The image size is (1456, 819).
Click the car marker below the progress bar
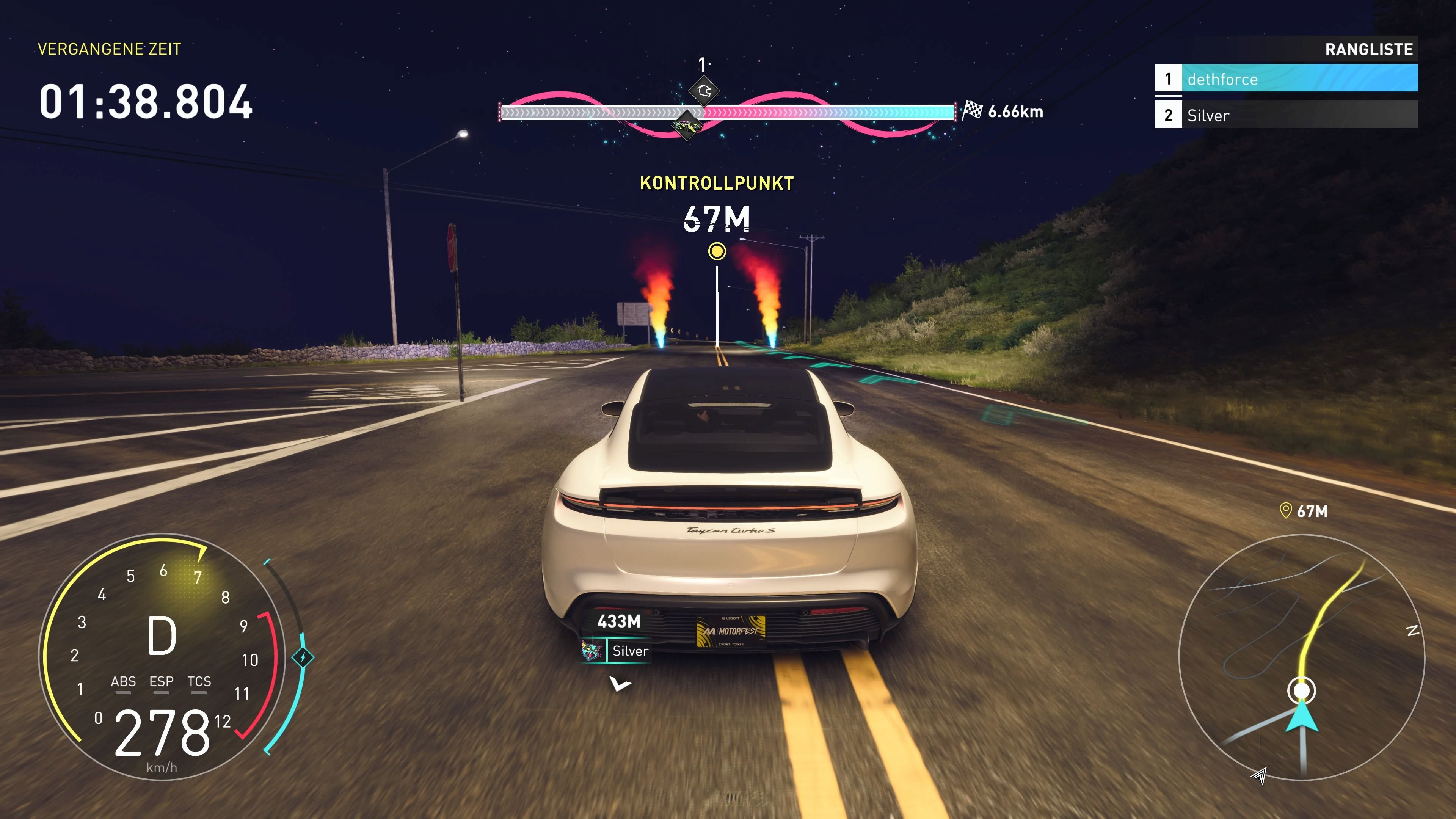click(x=687, y=125)
